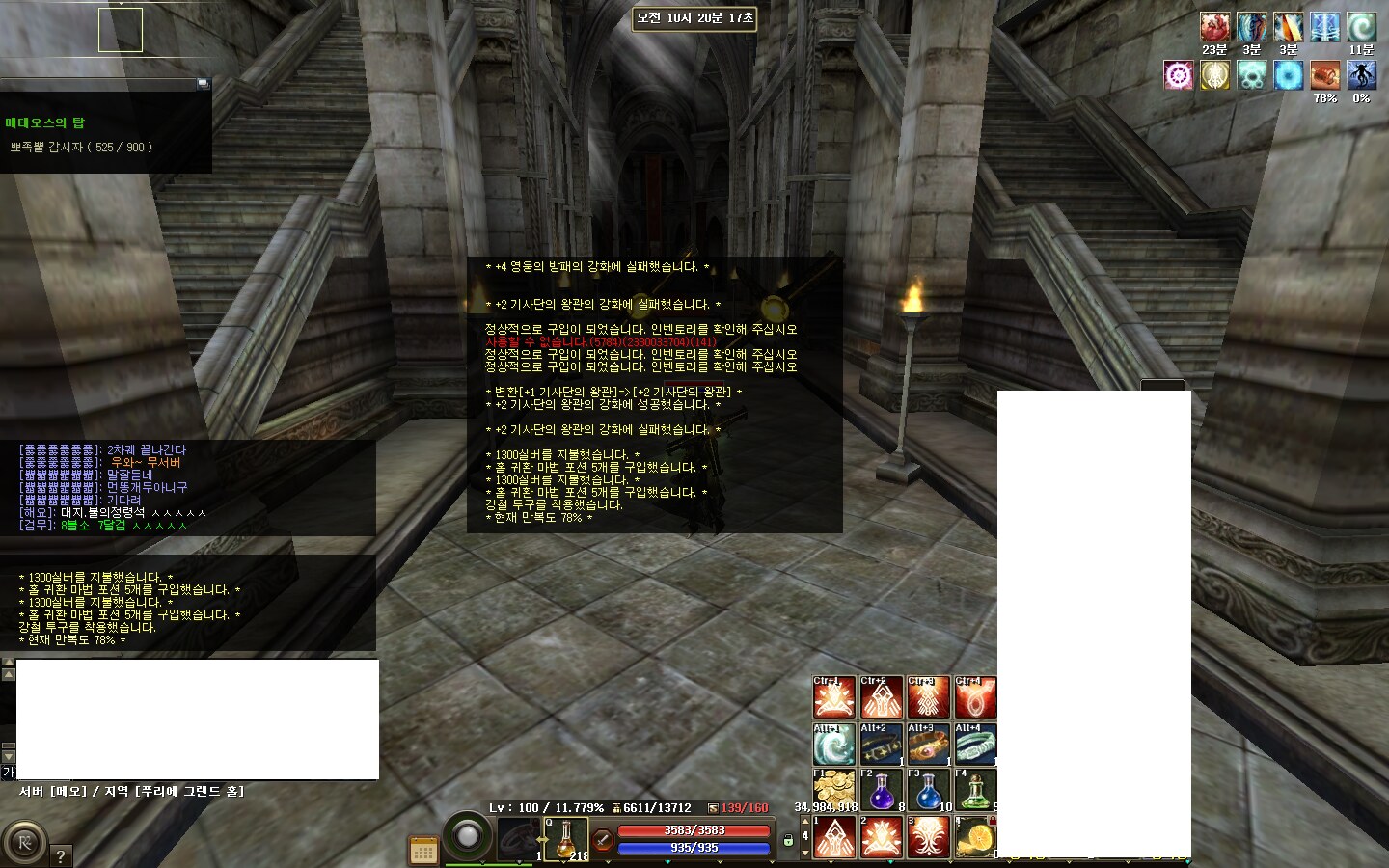Select the Ctrl+1 skill slot
This screenshot has width=1389, height=868.
coord(833,697)
